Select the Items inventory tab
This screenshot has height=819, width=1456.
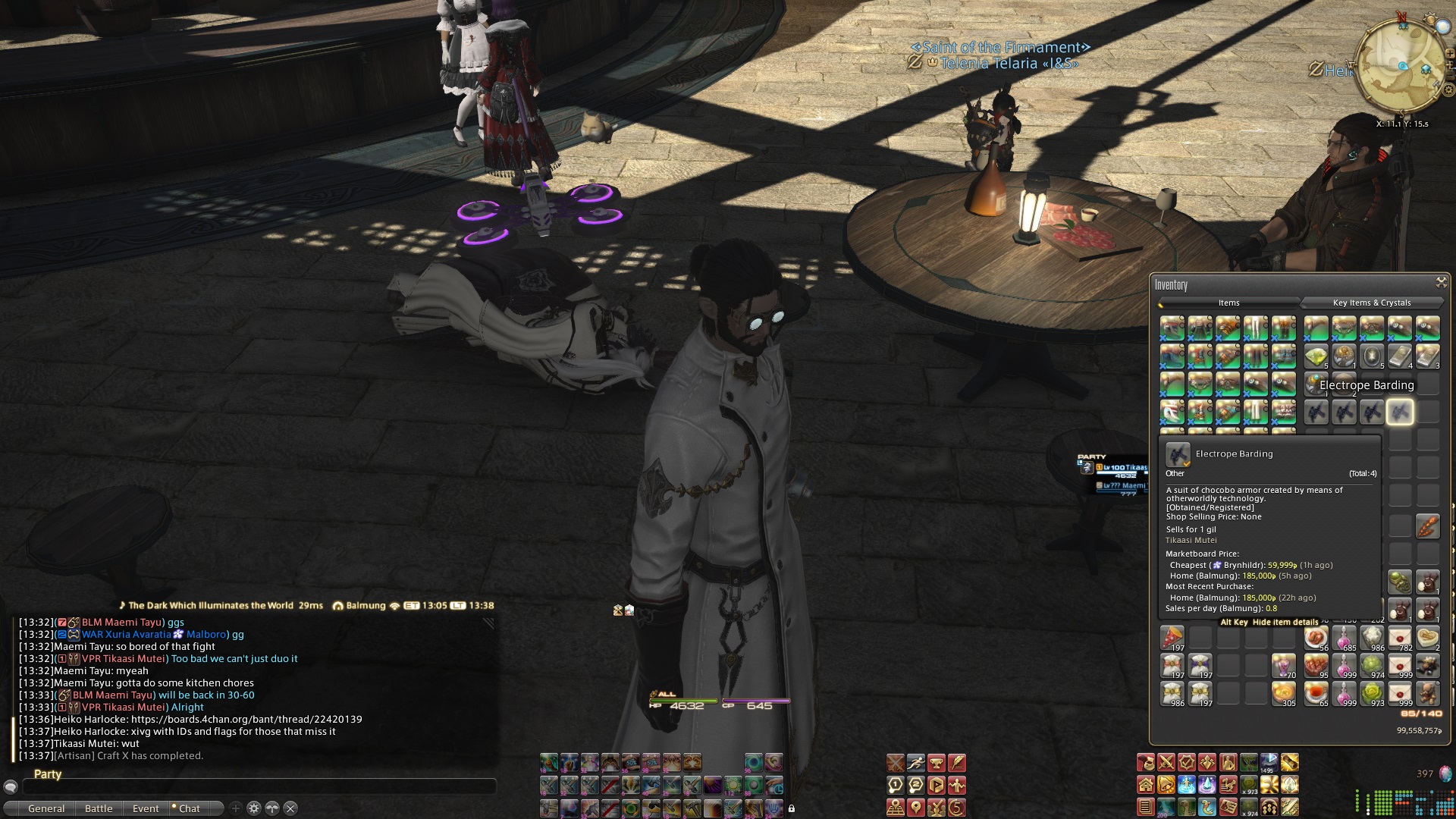pos(1228,303)
